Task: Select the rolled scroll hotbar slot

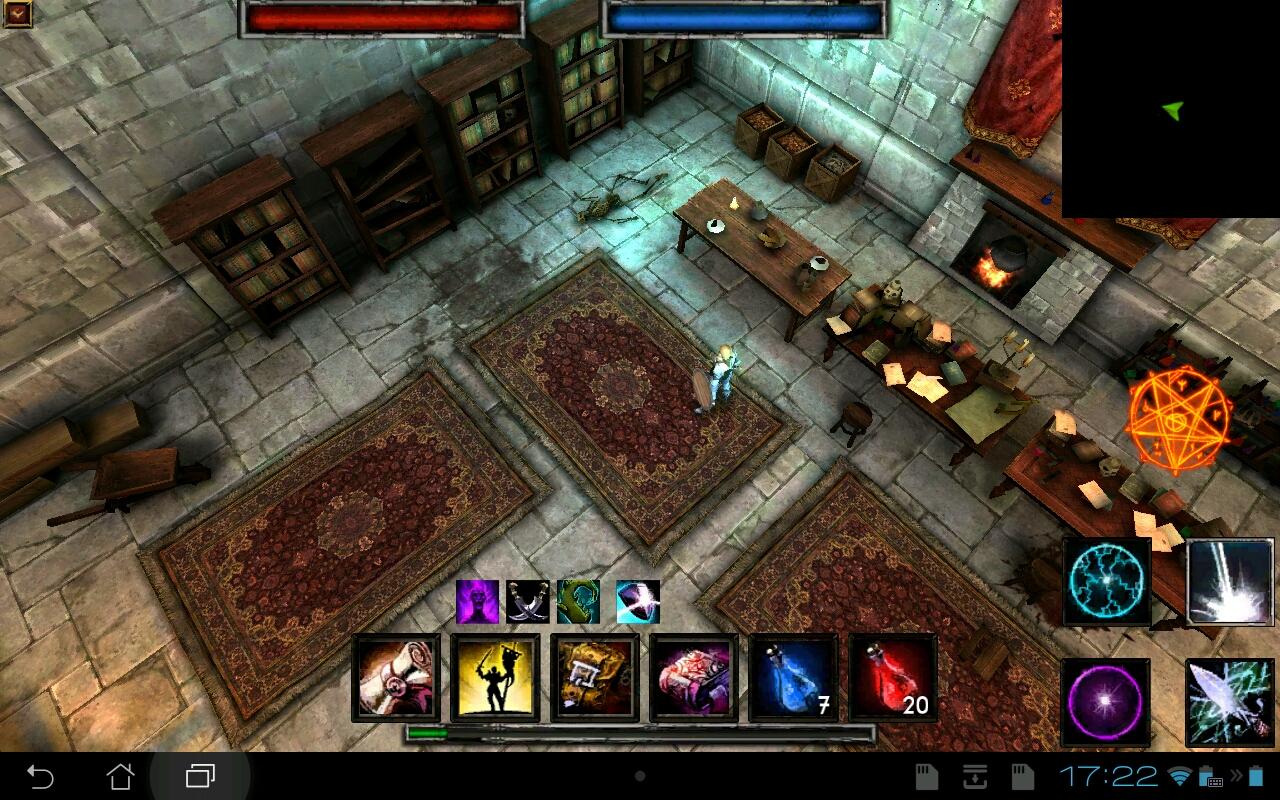Action: click(x=396, y=677)
